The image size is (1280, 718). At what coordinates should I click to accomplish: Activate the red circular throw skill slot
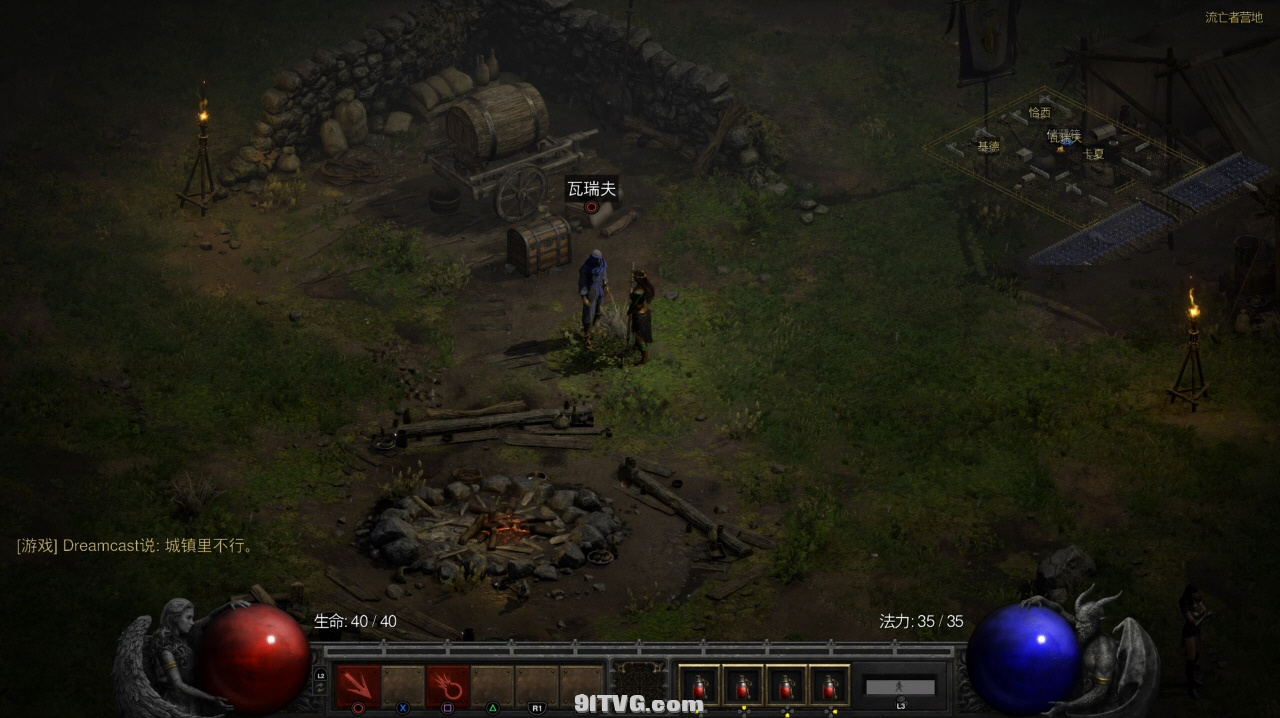click(447, 686)
